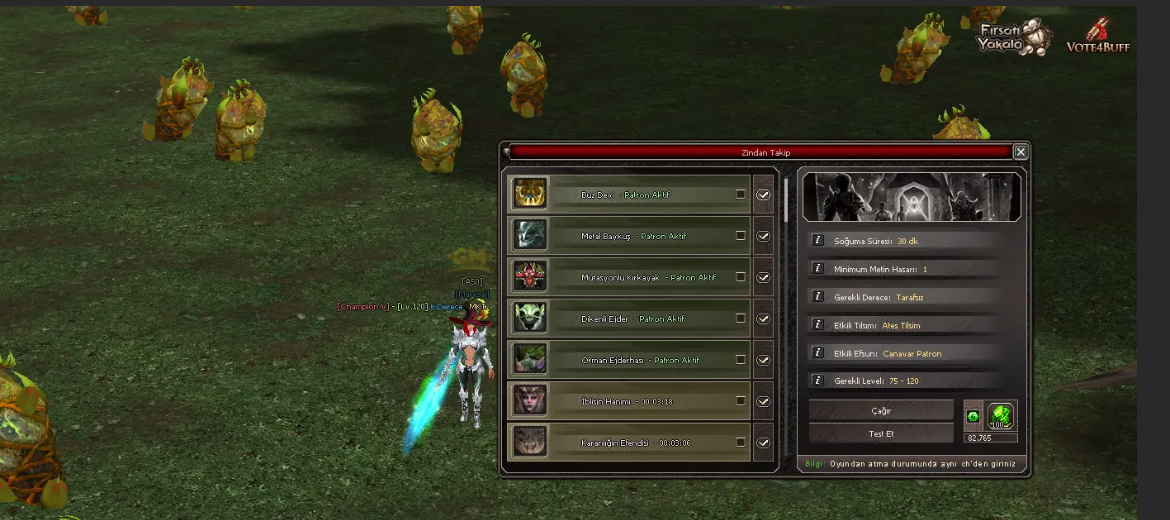This screenshot has width=1170, height=520.
Task: Open the Fırsatı Yakala offer
Action: (x=1013, y=38)
